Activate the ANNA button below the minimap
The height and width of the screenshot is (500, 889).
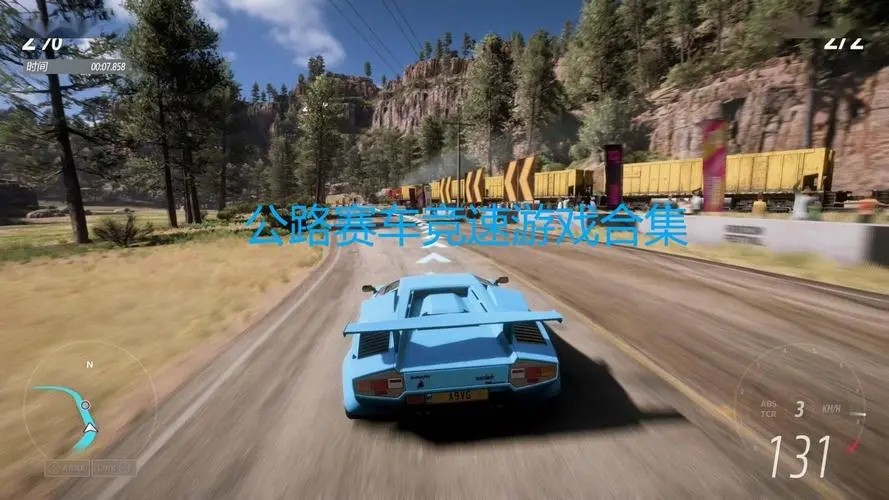67,467
